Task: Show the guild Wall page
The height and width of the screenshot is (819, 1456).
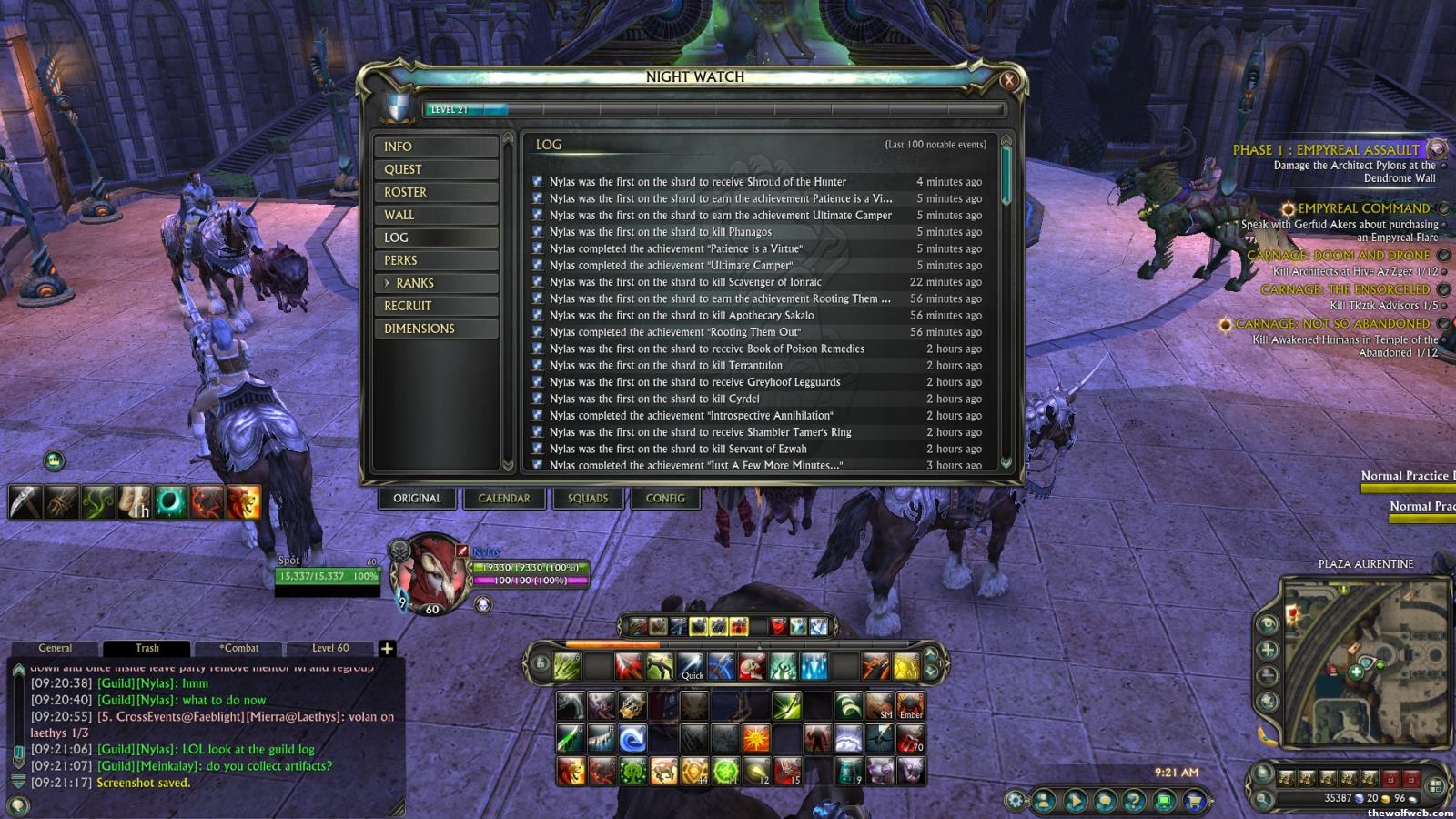Action: point(436,215)
